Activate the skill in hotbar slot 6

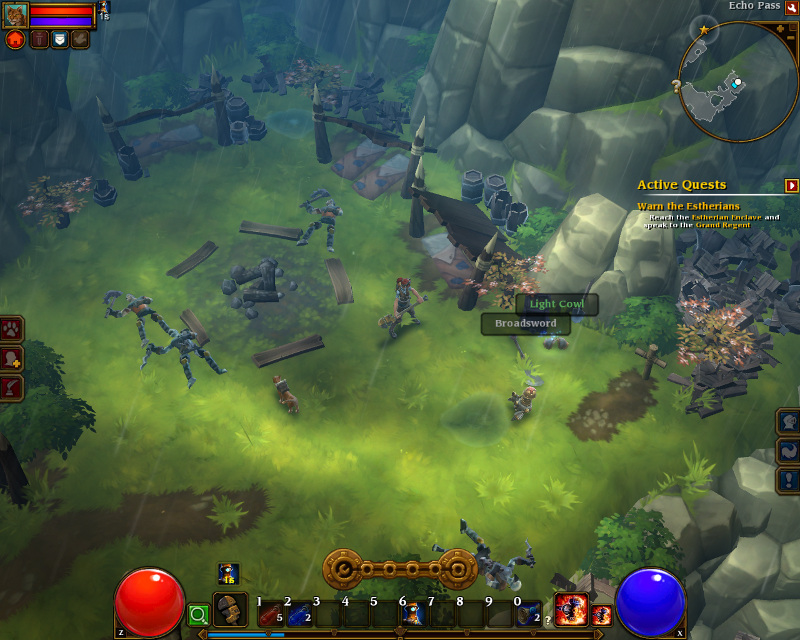pyautogui.click(x=411, y=614)
